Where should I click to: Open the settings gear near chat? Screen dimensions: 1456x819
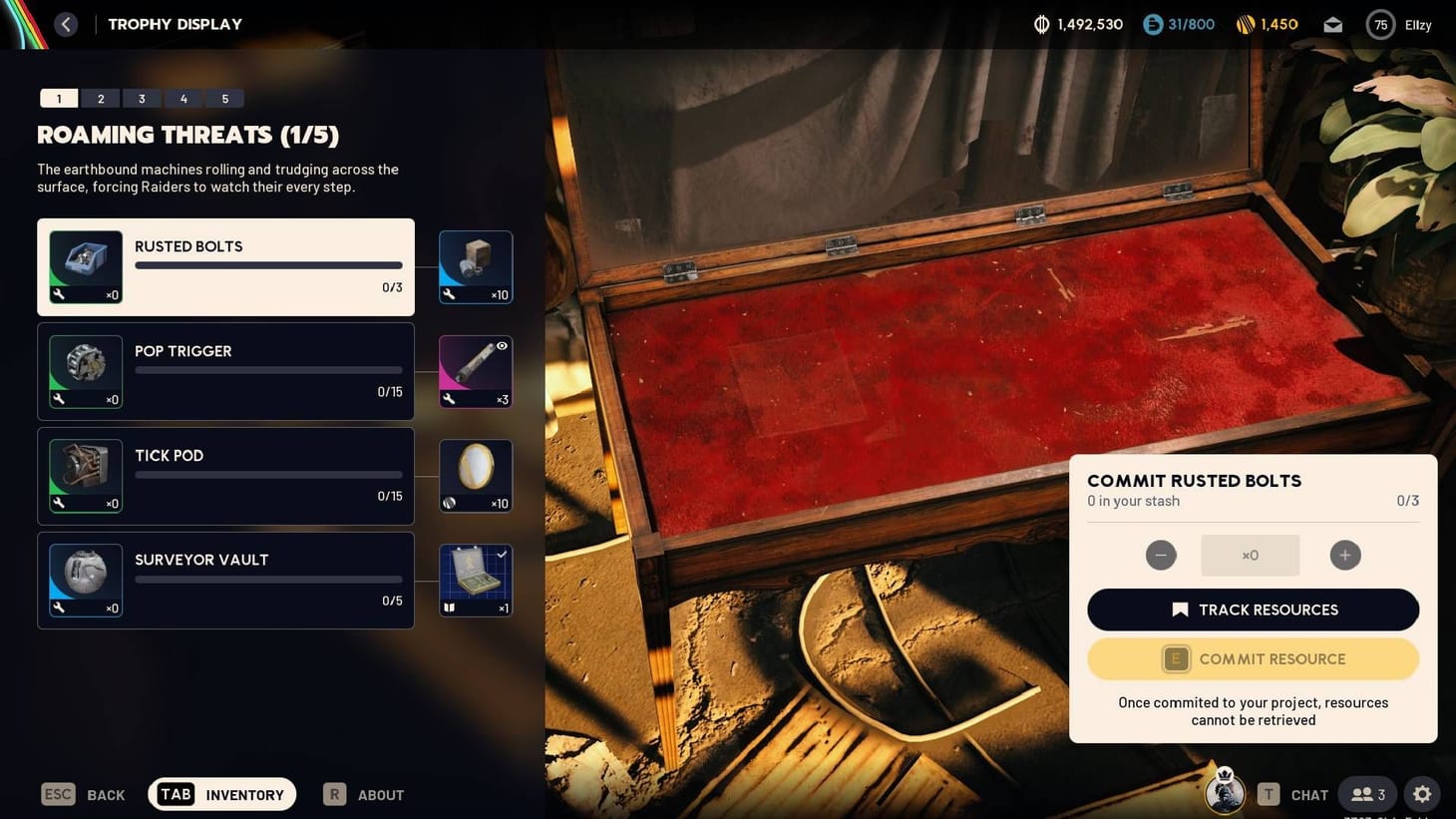[x=1421, y=794]
